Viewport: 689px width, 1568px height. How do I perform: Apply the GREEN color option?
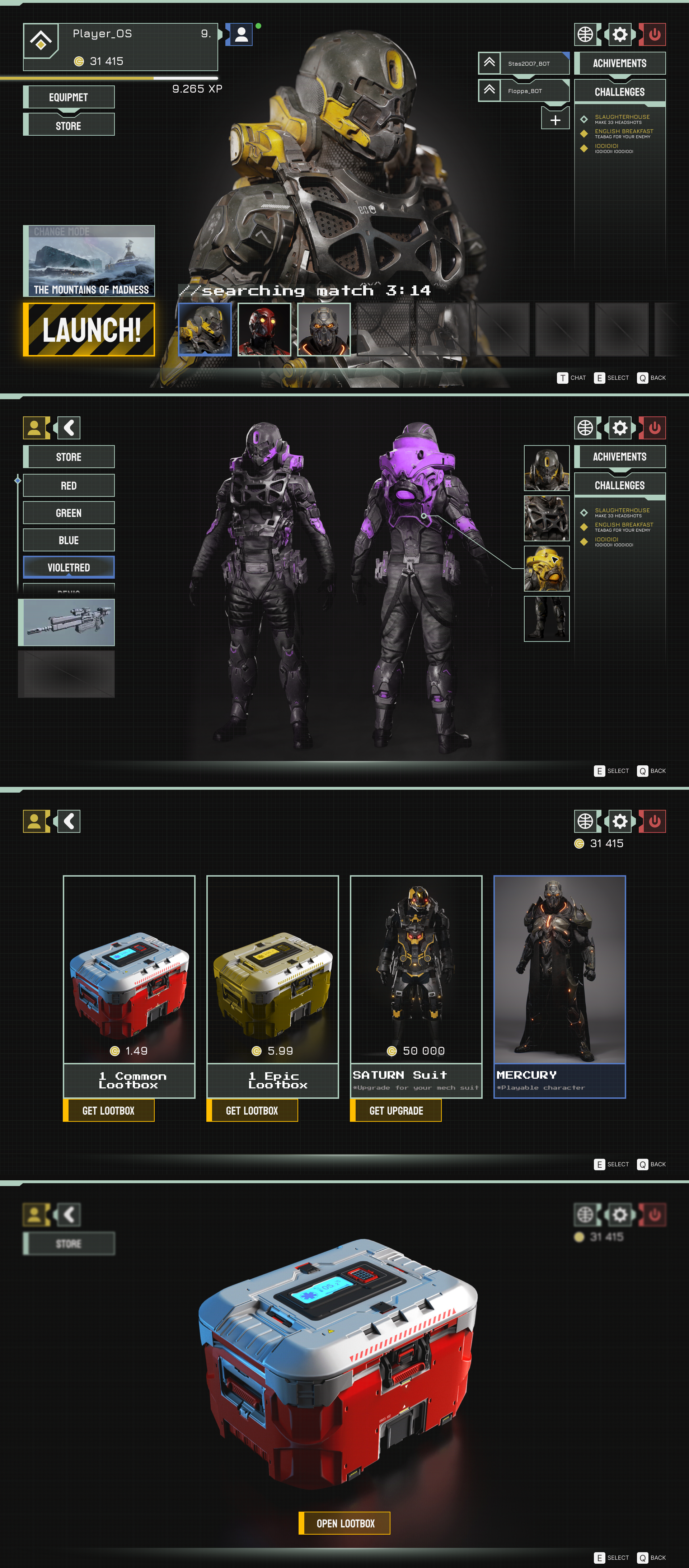pos(69,513)
